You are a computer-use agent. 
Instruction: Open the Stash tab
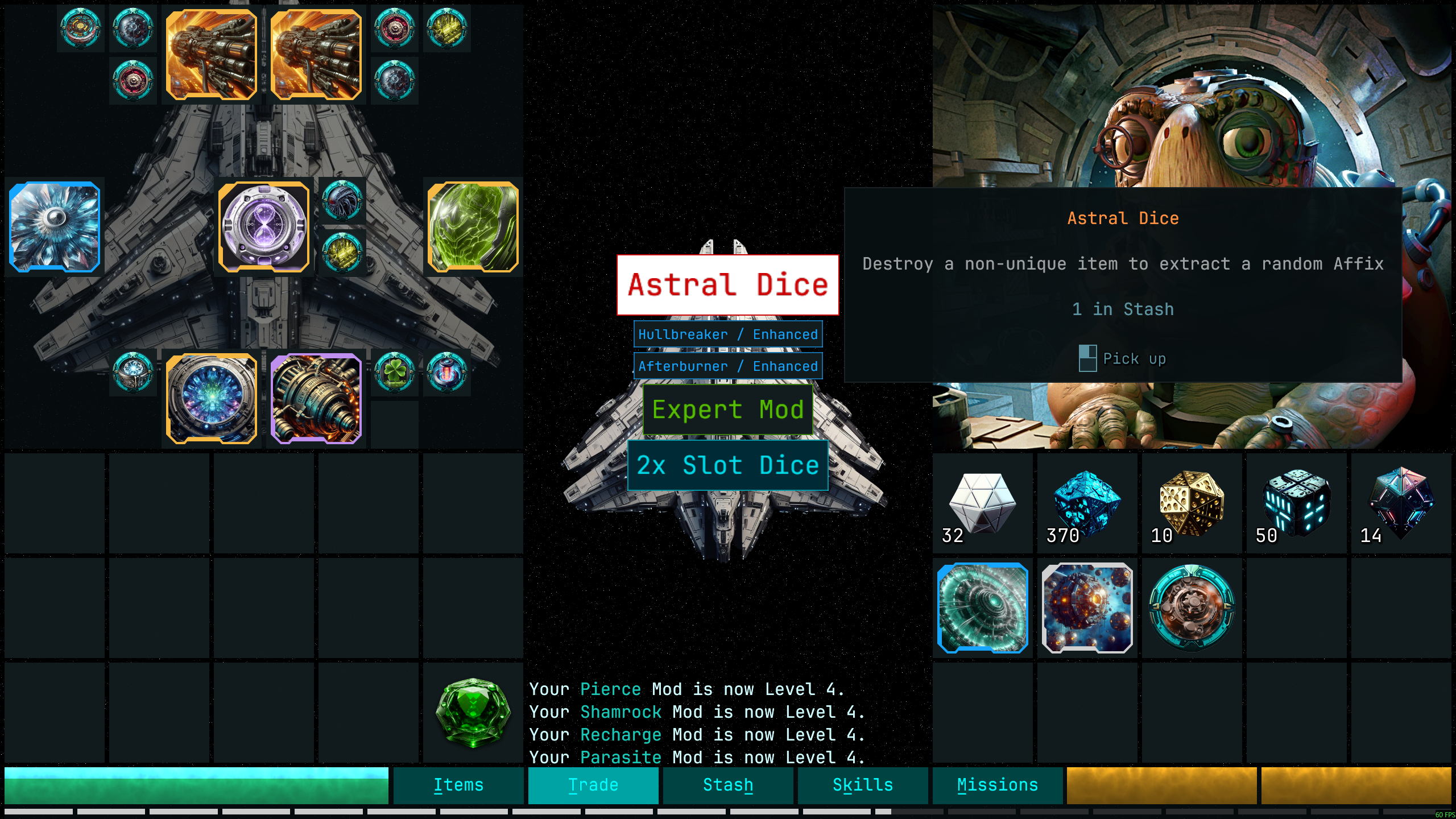(x=727, y=785)
